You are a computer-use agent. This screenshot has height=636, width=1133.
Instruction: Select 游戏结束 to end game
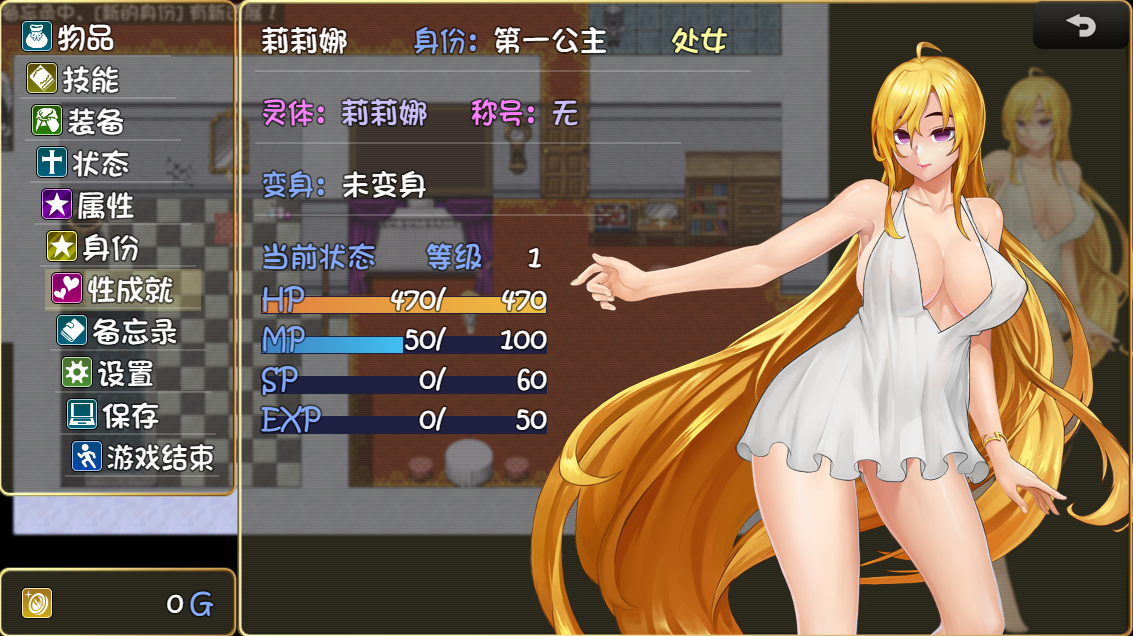click(143, 457)
